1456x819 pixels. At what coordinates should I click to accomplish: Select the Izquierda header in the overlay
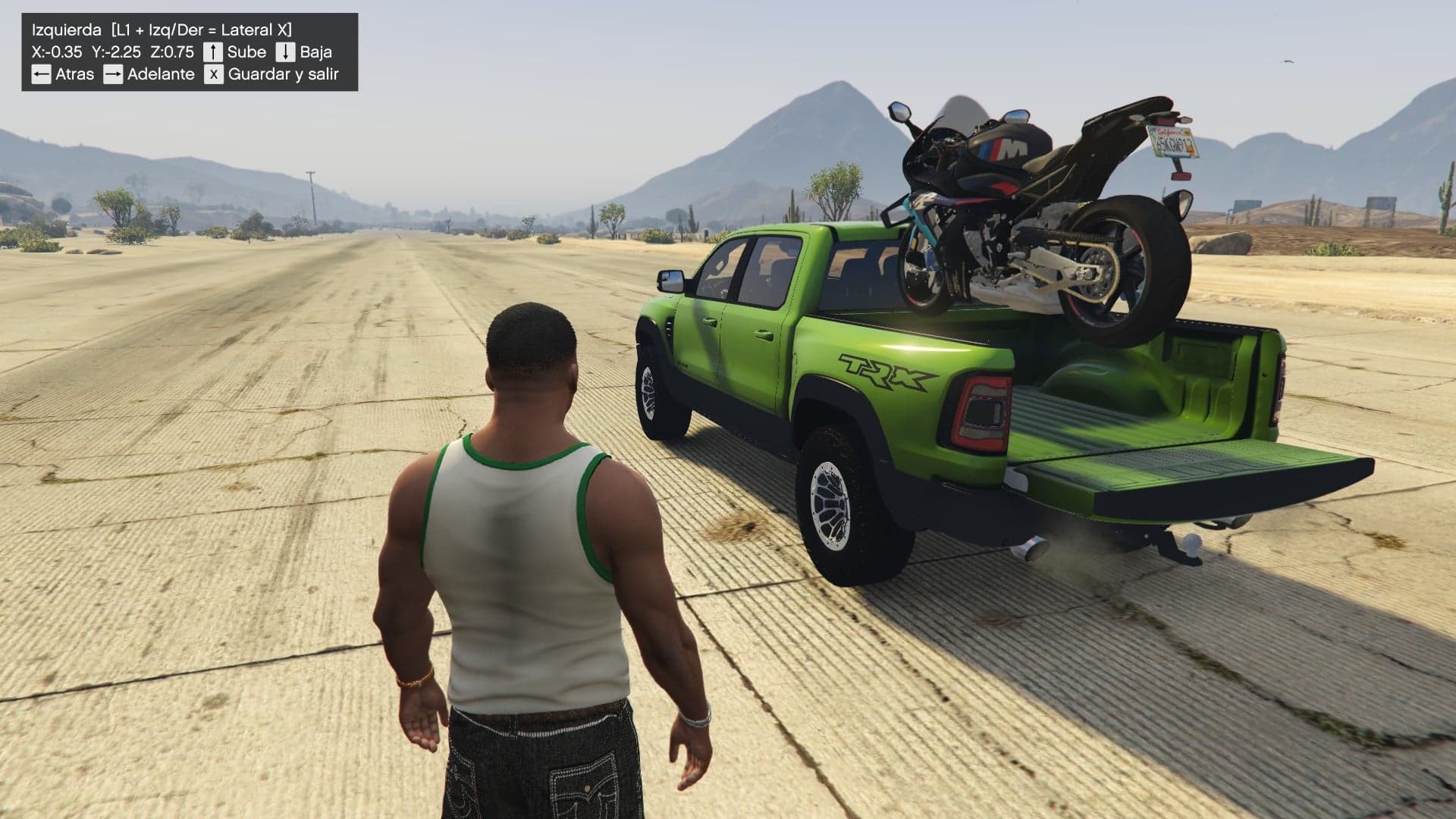pos(66,30)
